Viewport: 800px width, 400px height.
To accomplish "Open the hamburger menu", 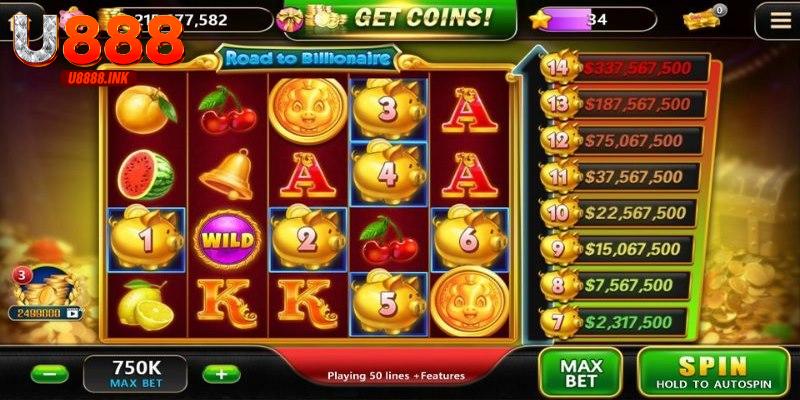I will pos(773,19).
